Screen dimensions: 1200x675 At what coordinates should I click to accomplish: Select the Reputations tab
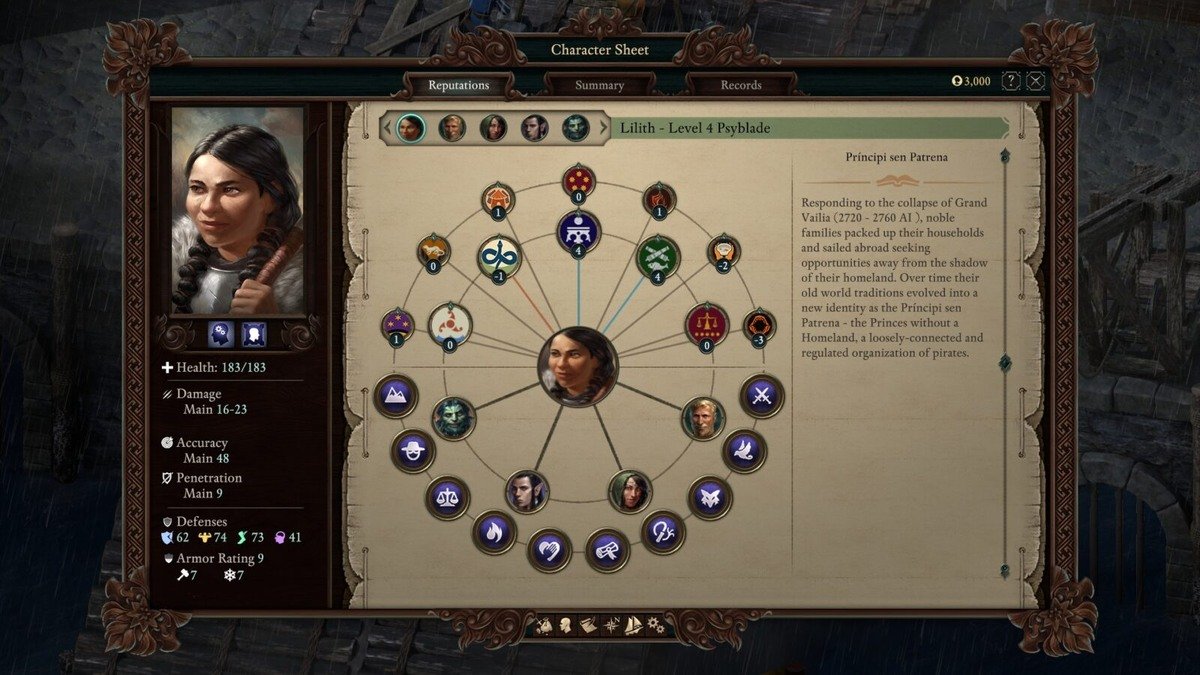click(458, 85)
